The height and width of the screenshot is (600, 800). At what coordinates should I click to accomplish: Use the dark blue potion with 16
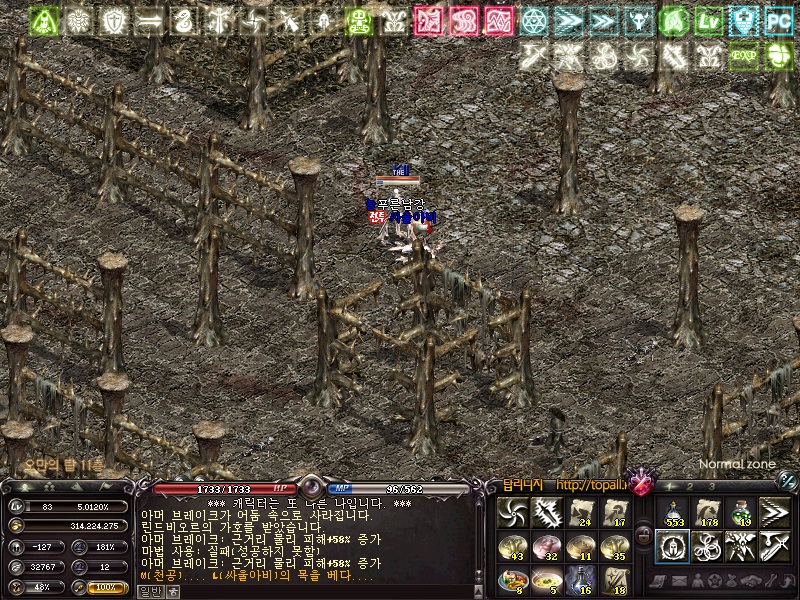[x=581, y=580]
